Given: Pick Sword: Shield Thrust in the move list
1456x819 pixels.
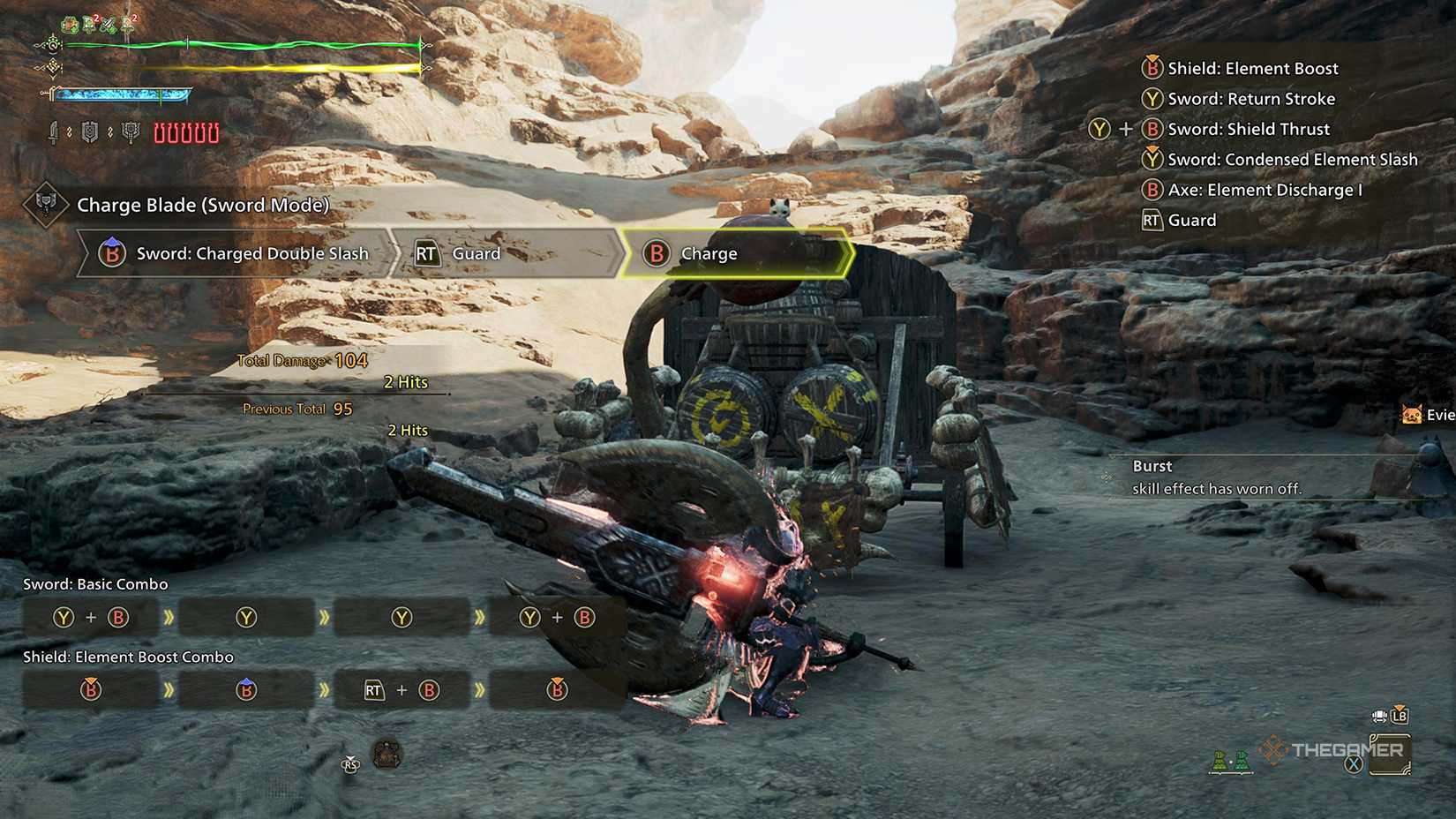Looking at the screenshot, I should tap(1248, 130).
